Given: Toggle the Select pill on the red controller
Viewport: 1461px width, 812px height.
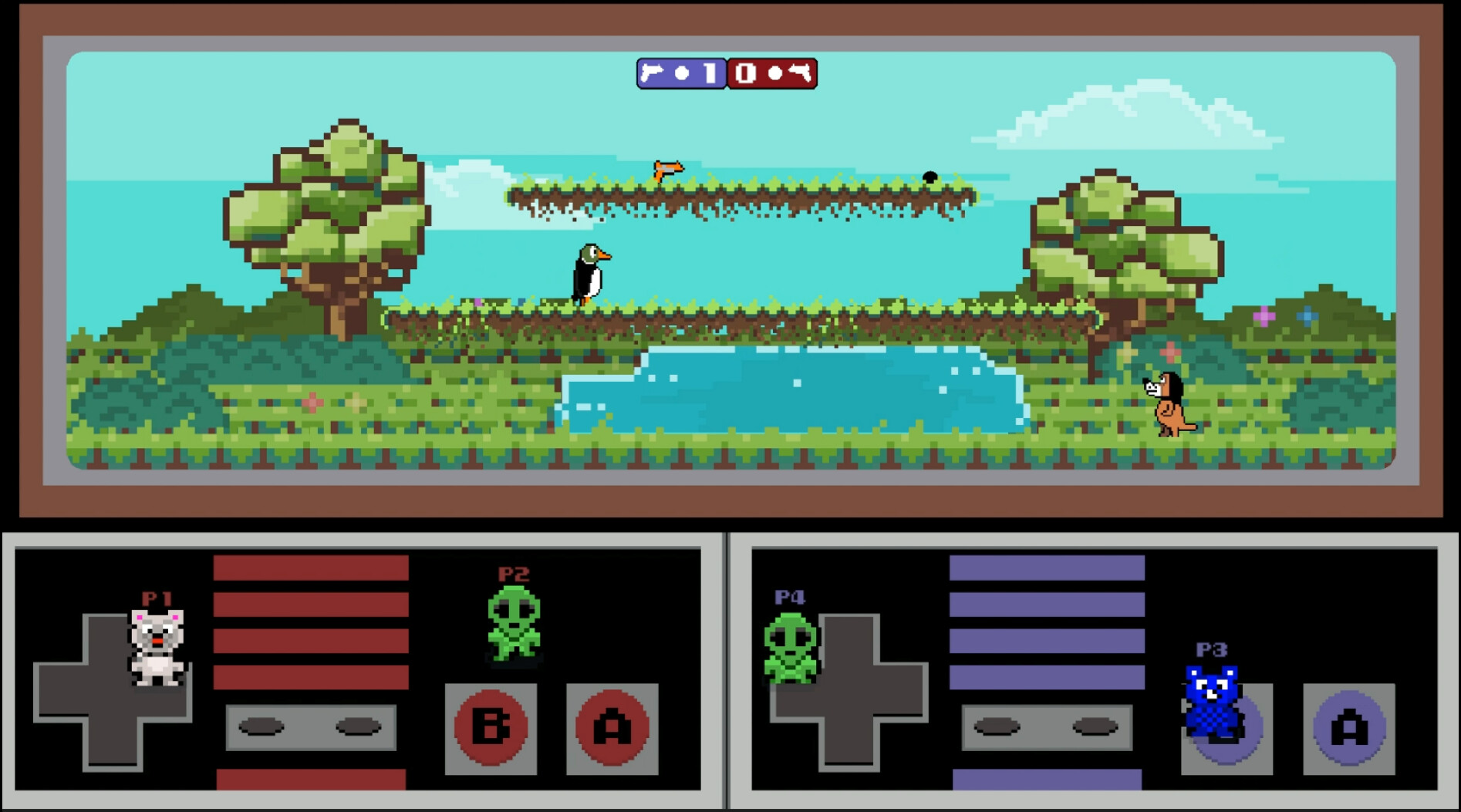Looking at the screenshot, I should click(262, 727).
